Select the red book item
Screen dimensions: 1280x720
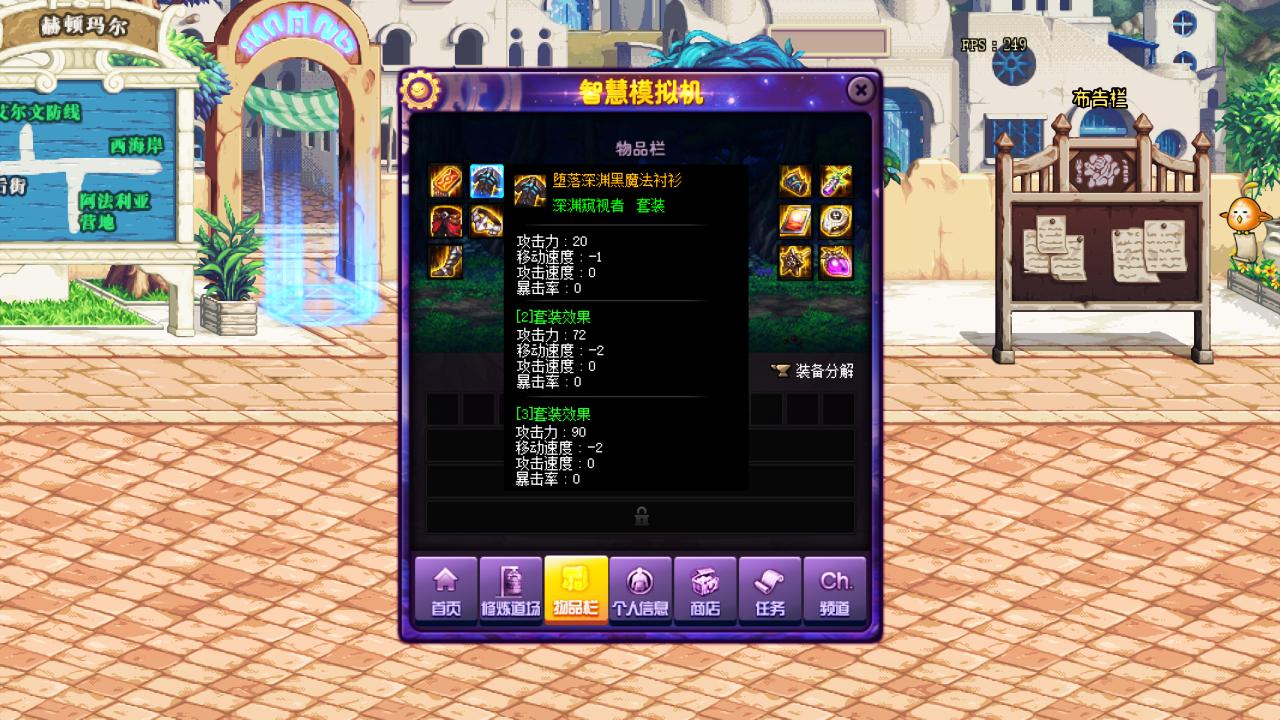click(793, 221)
